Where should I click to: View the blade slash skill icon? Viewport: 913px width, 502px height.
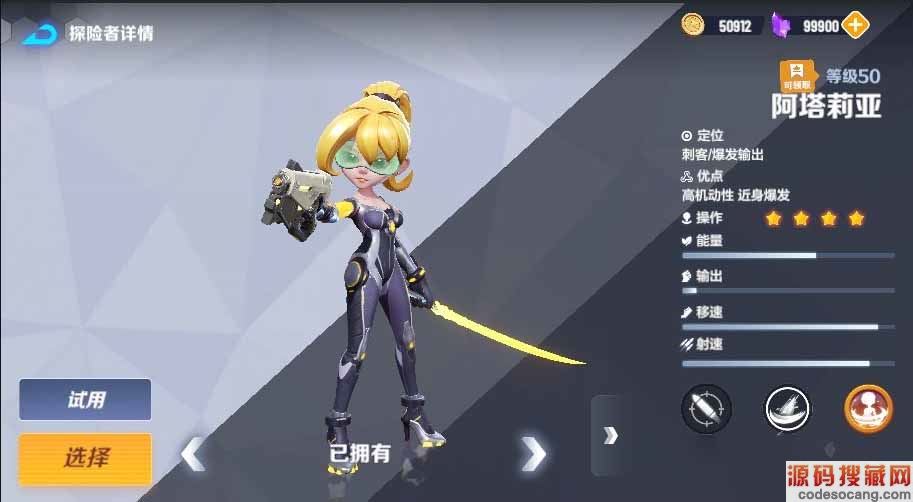(787, 409)
